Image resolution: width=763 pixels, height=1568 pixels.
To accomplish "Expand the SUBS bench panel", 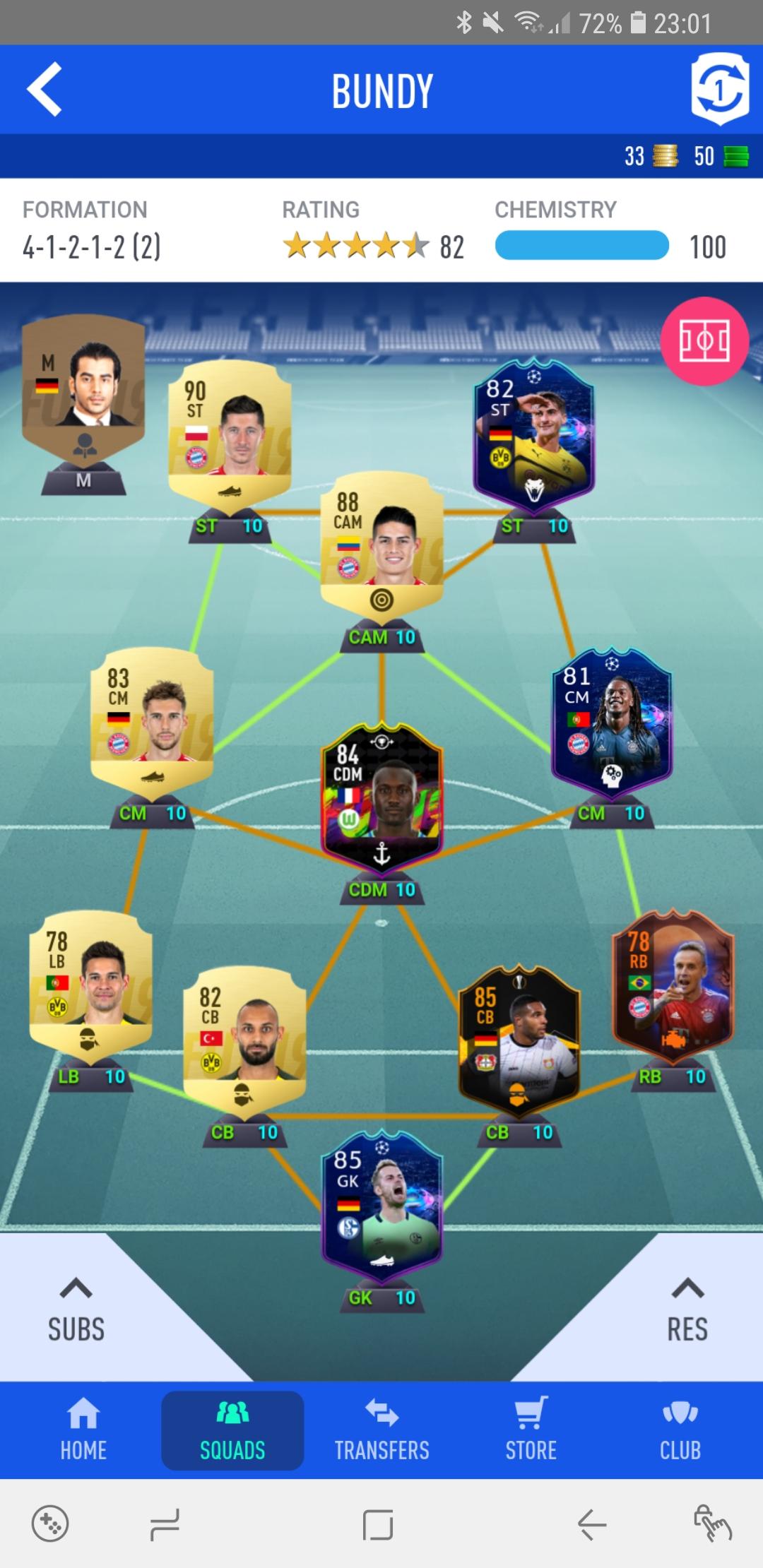I will (x=76, y=1310).
